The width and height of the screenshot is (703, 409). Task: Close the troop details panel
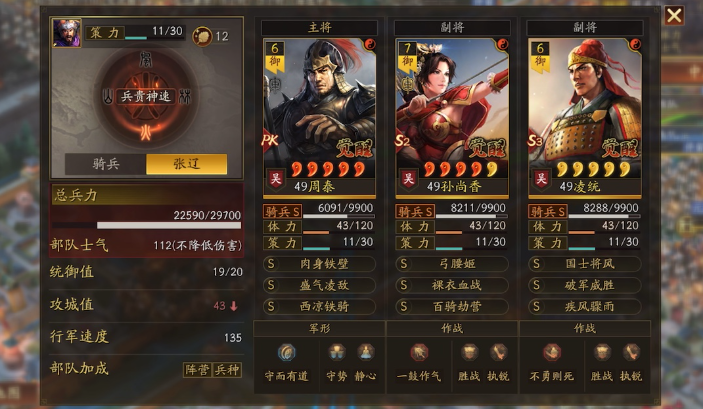(675, 15)
